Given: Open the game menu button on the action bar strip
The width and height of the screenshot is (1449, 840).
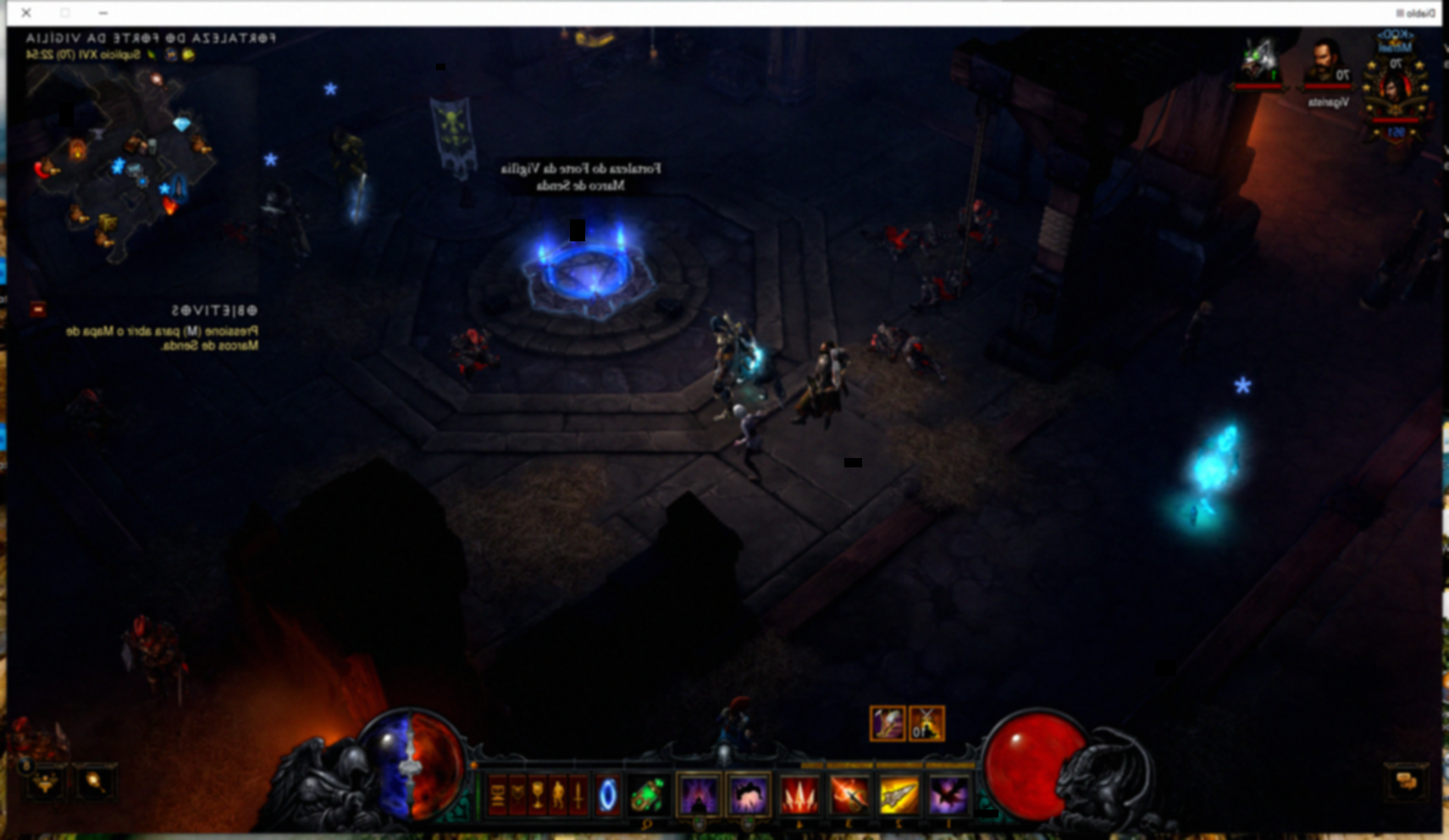Looking at the screenshot, I should click(x=496, y=794).
